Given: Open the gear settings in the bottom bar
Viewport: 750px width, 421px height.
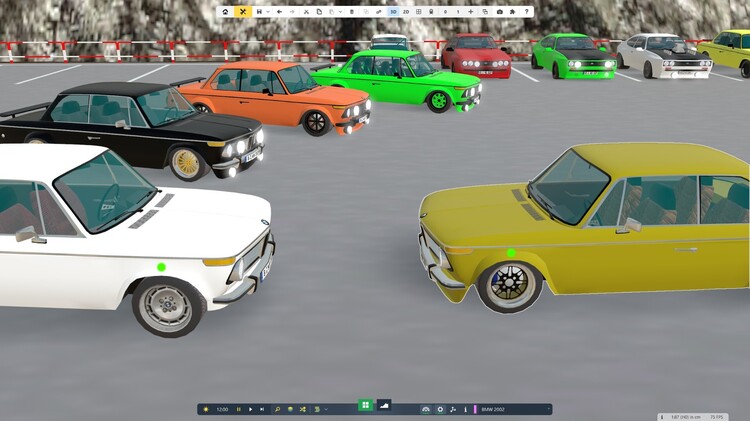Looking at the screenshot, I should click(440, 409).
